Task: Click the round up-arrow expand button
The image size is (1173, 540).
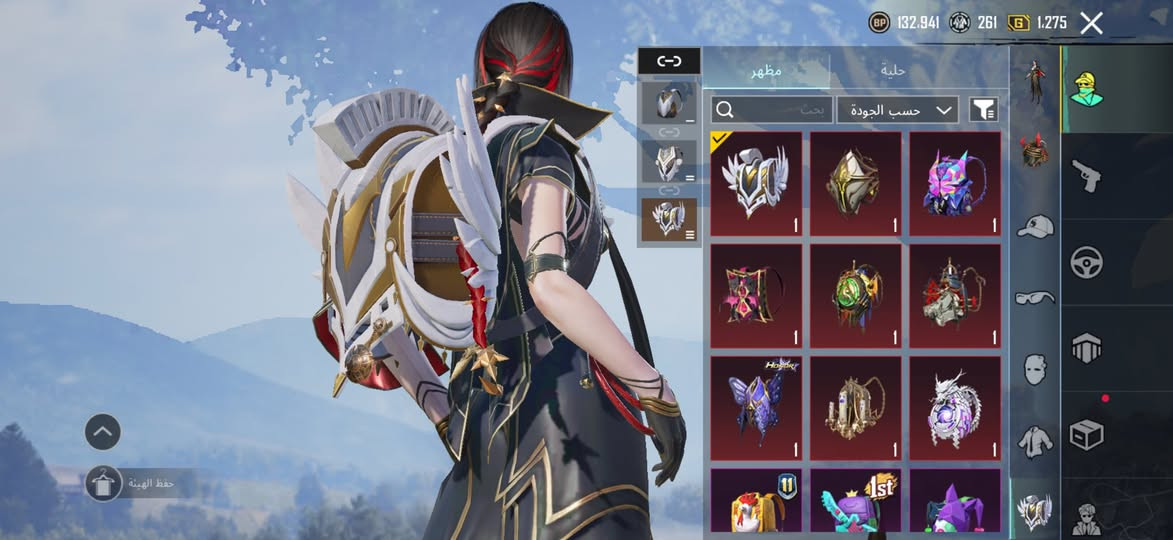Action: (103, 432)
